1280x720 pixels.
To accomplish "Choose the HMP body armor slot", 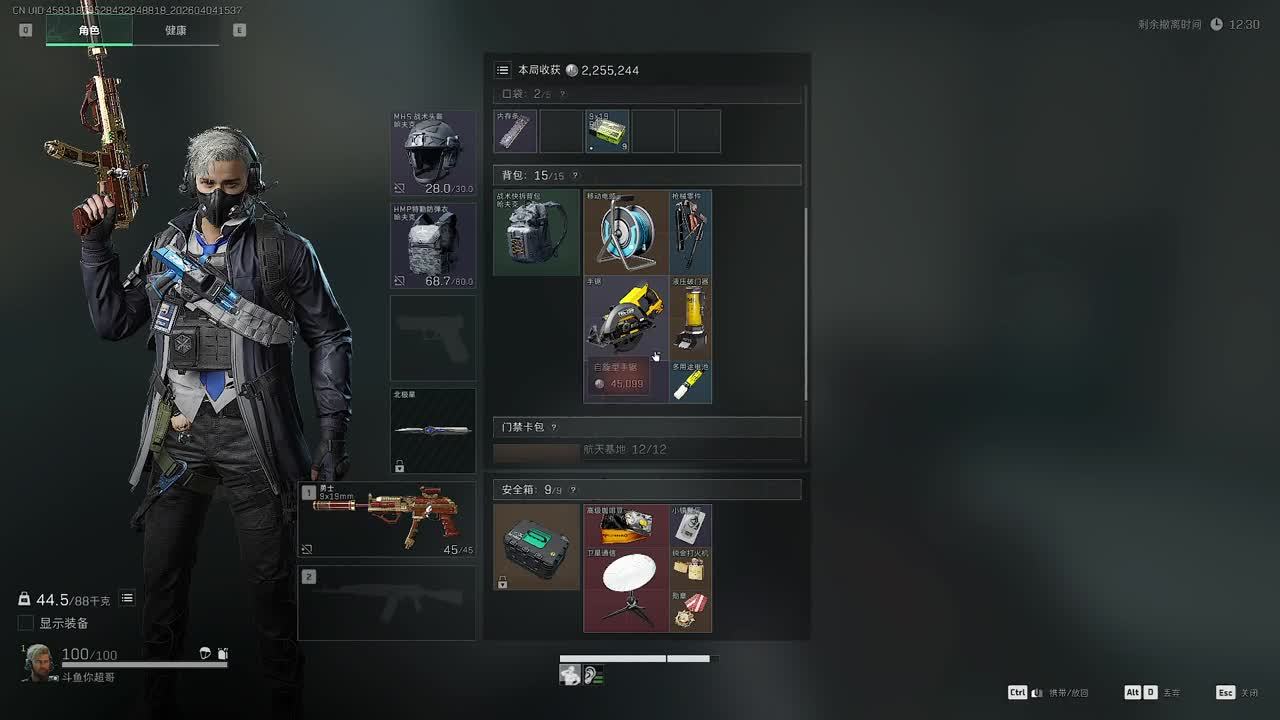I will pyautogui.click(x=433, y=245).
